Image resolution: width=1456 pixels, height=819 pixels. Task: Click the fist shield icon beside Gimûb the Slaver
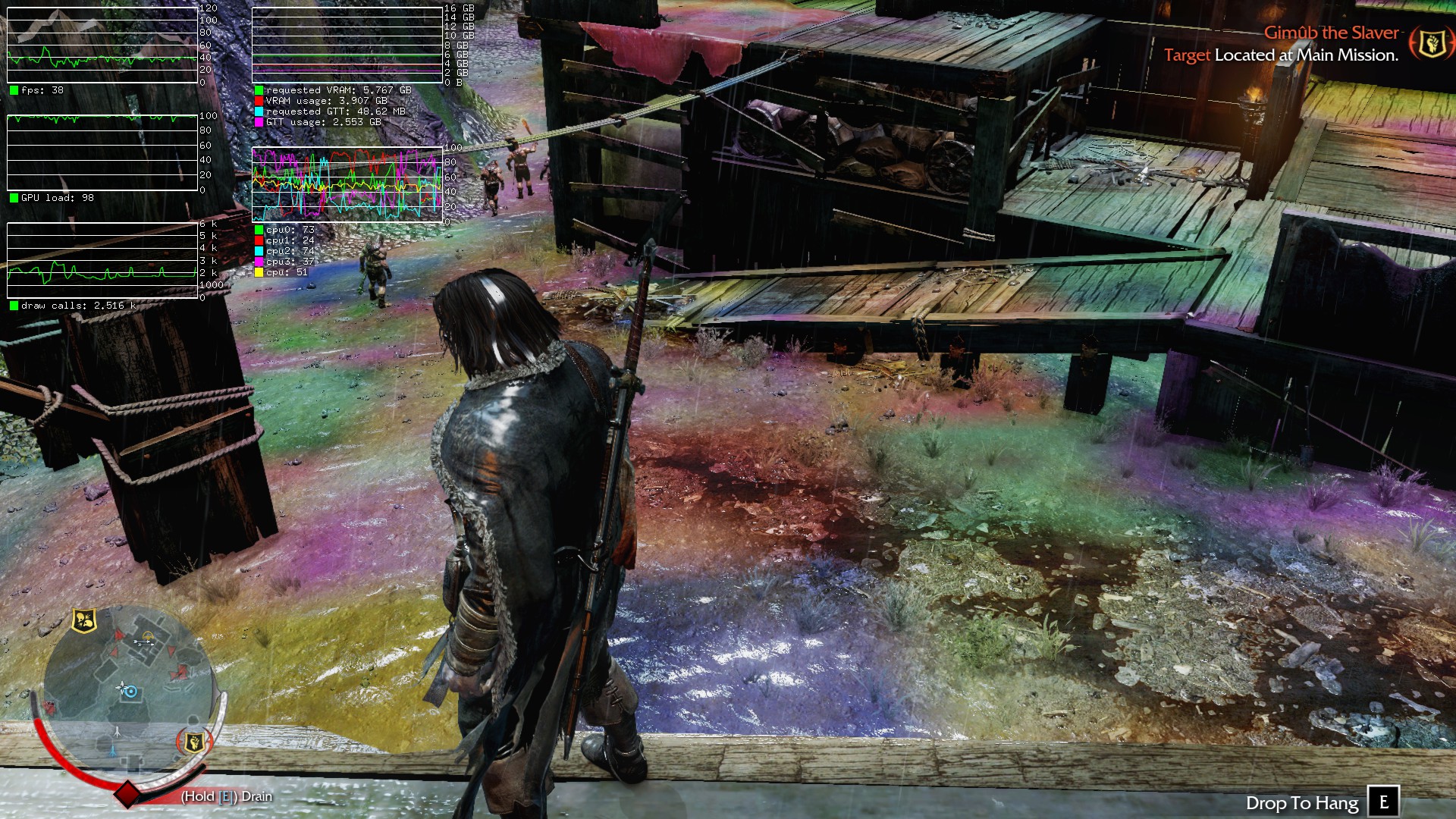tap(1431, 43)
